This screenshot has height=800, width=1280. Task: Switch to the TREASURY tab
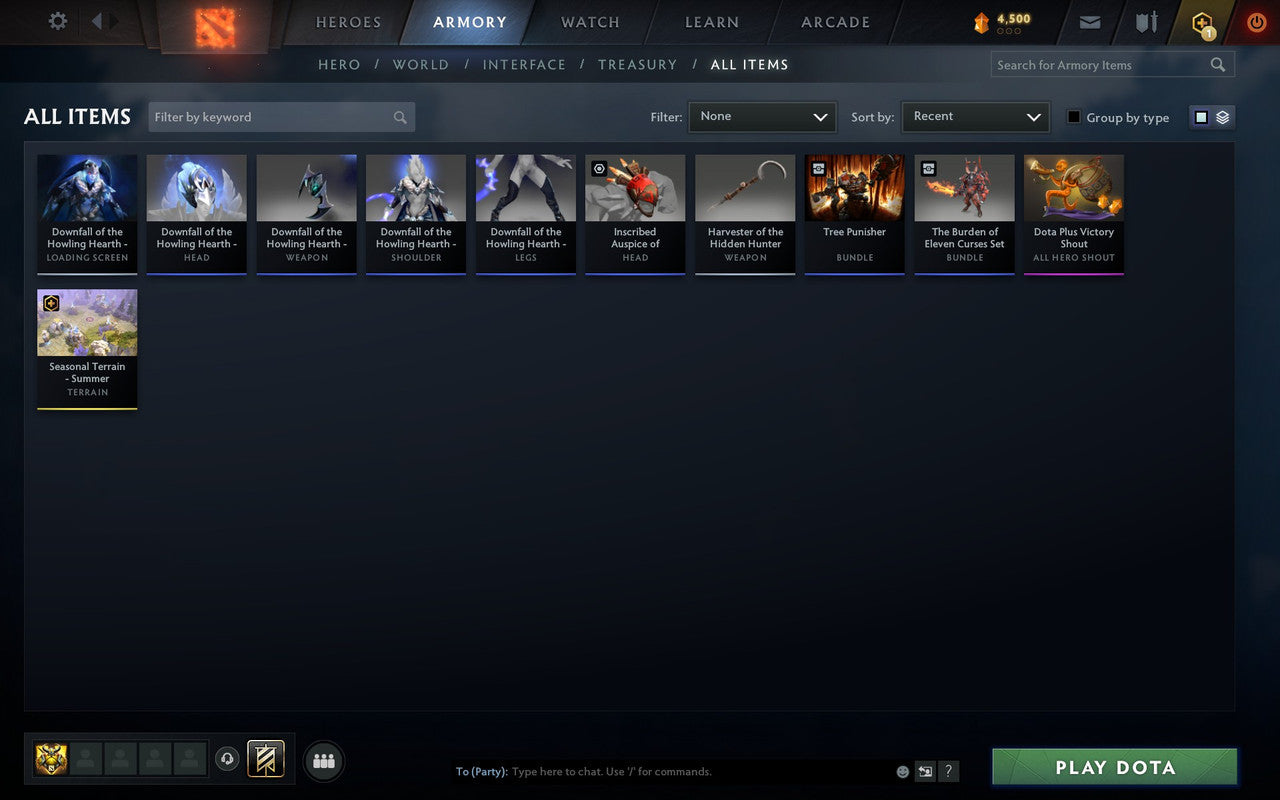point(637,64)
